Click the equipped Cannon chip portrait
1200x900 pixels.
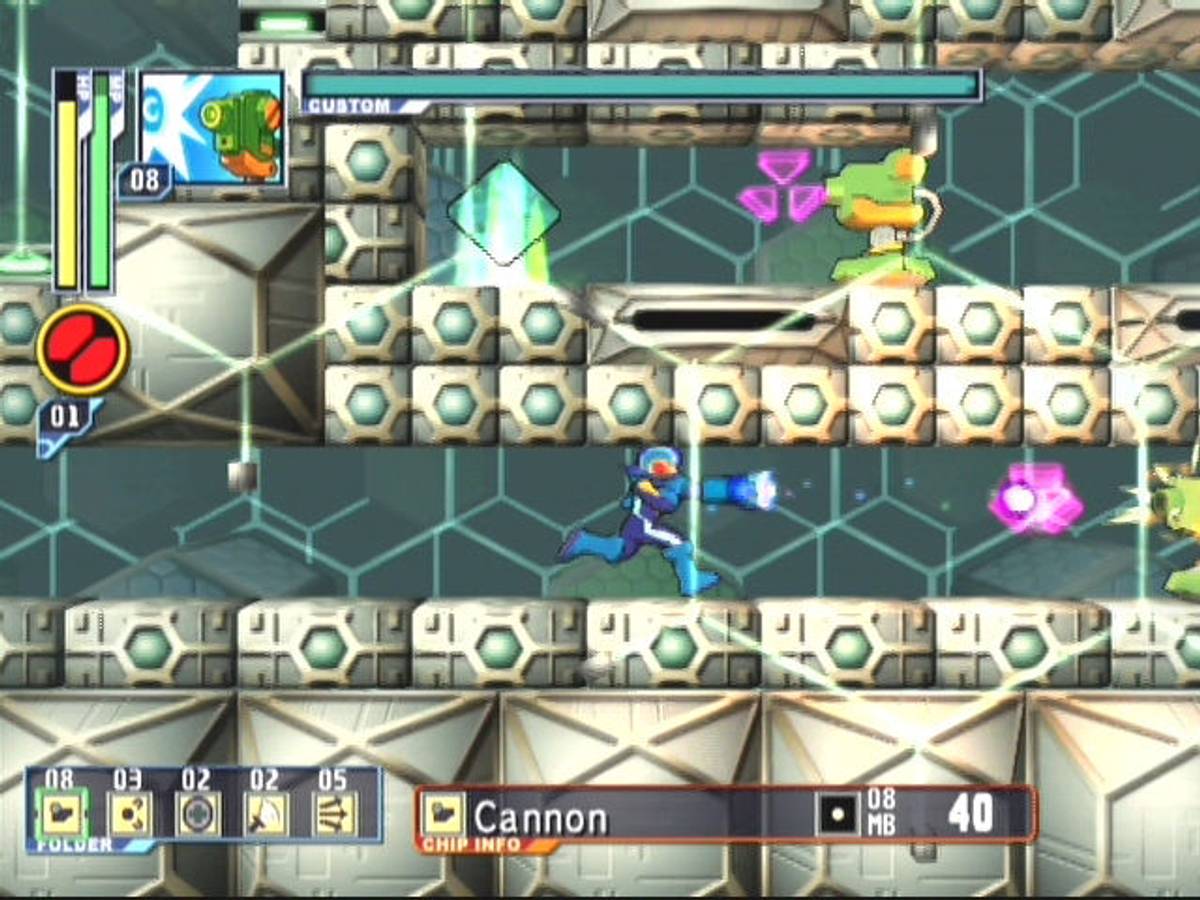click(213, 128)
